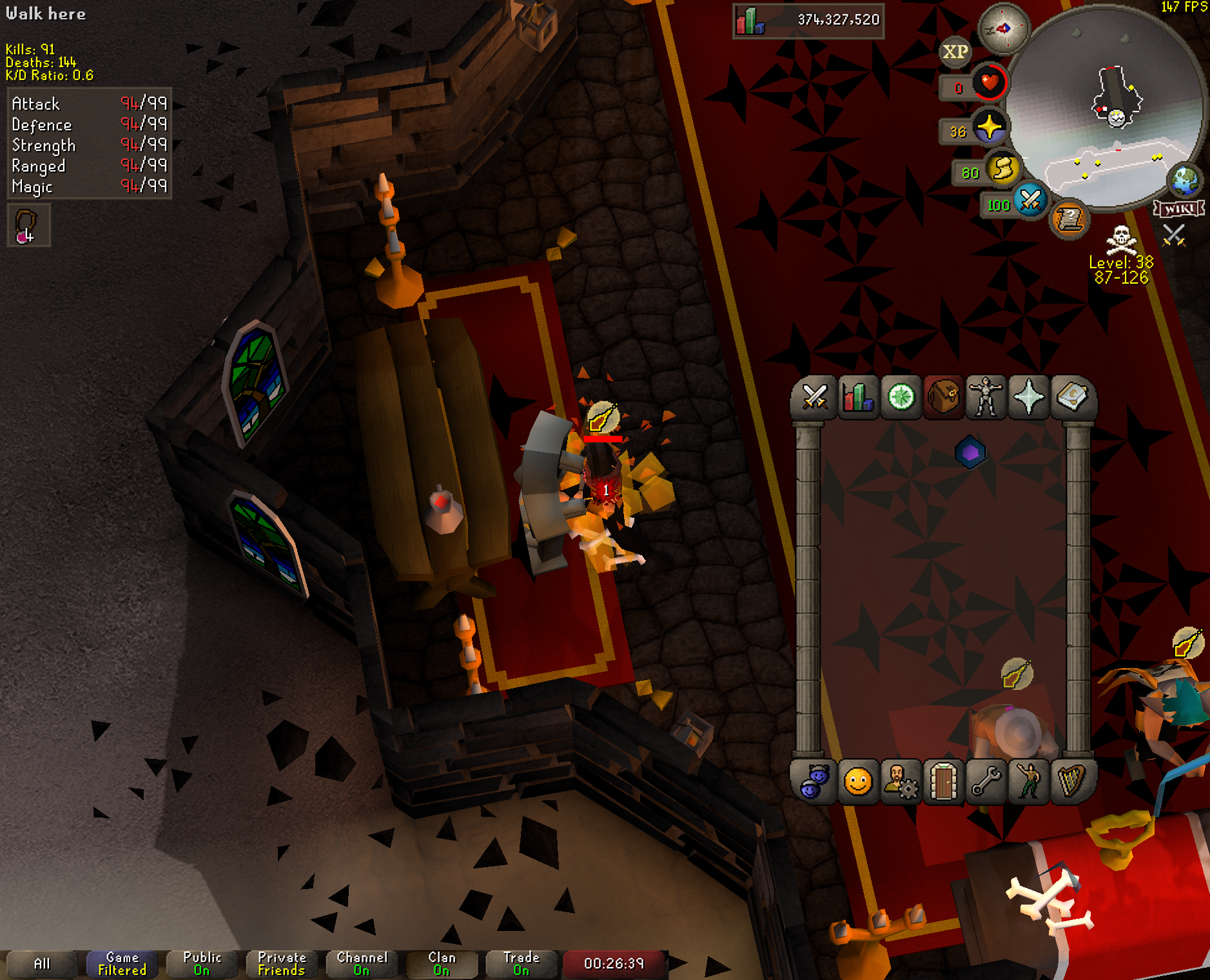Toggle the XP drops button

point(955,52)
